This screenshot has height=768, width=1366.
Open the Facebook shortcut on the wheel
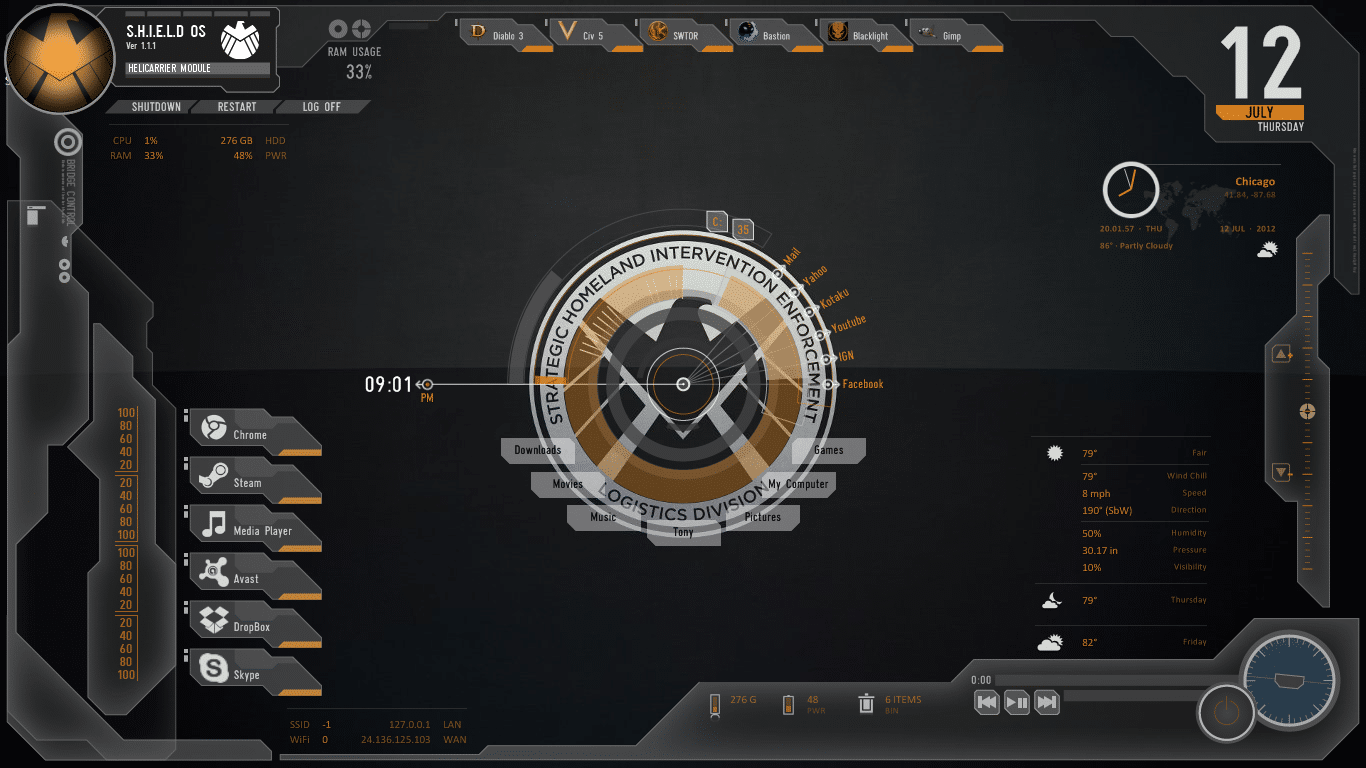[x=862, y=383]
